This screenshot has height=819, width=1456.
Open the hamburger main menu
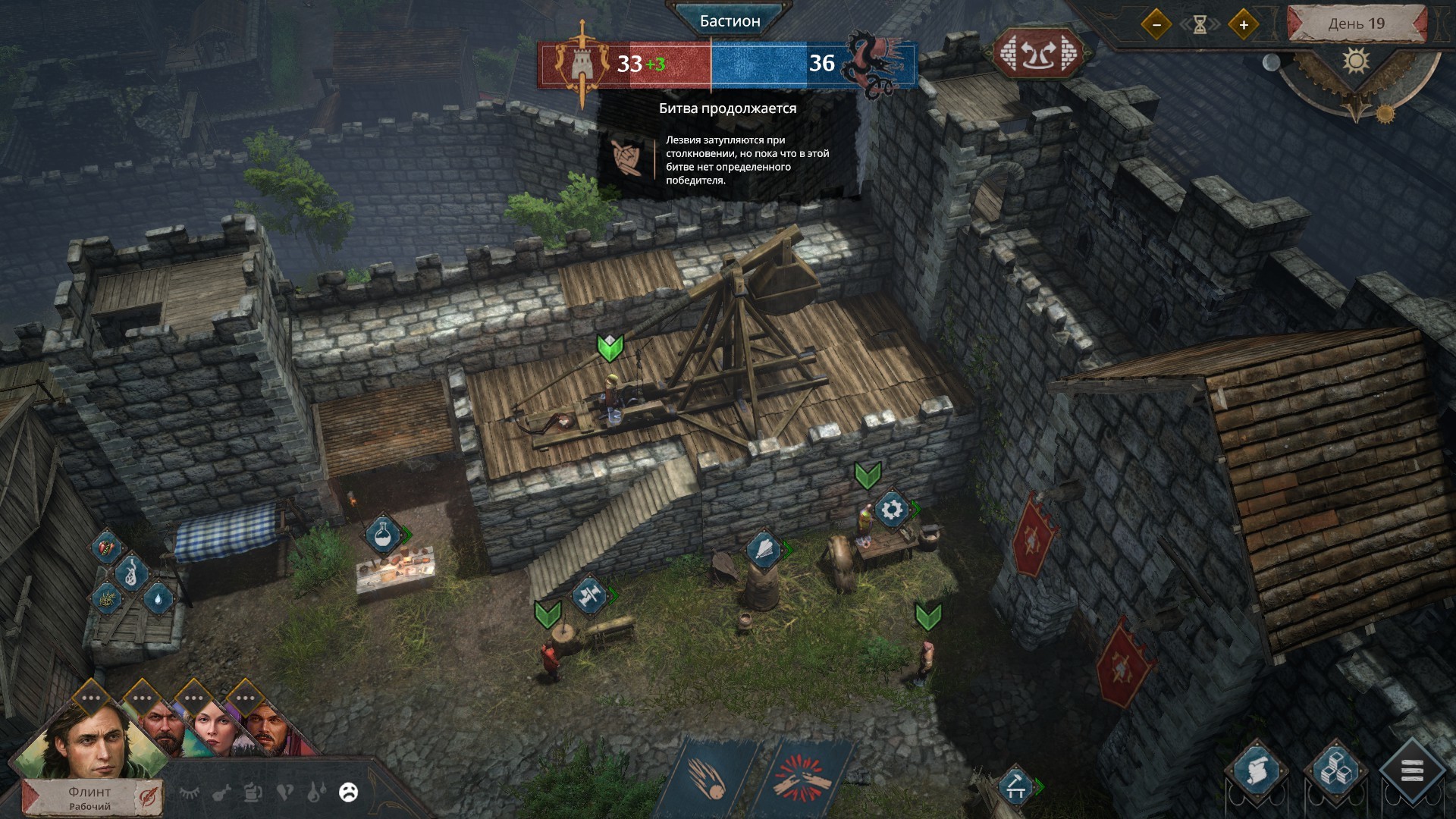[1412, 773]
